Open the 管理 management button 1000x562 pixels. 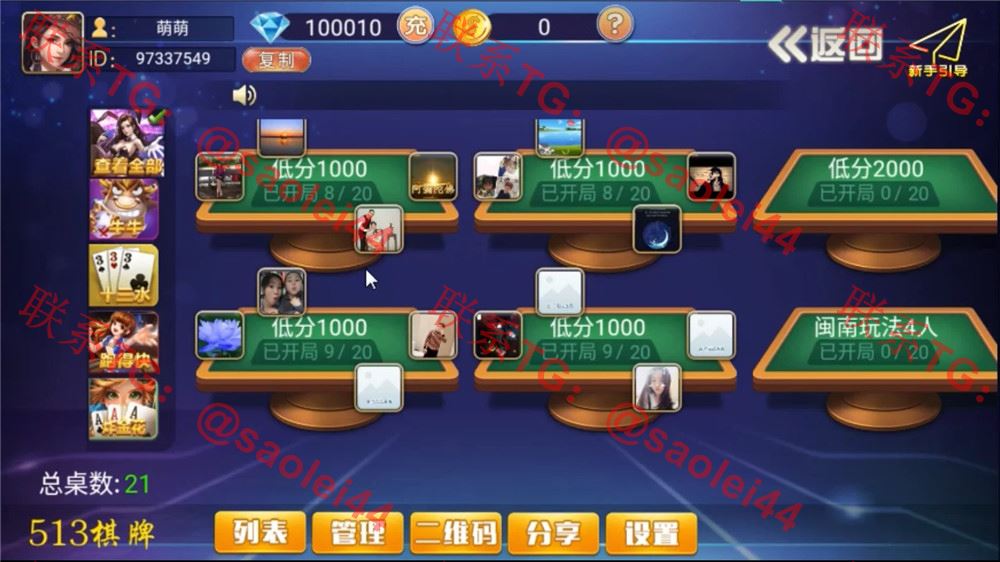tap(358, 533)
